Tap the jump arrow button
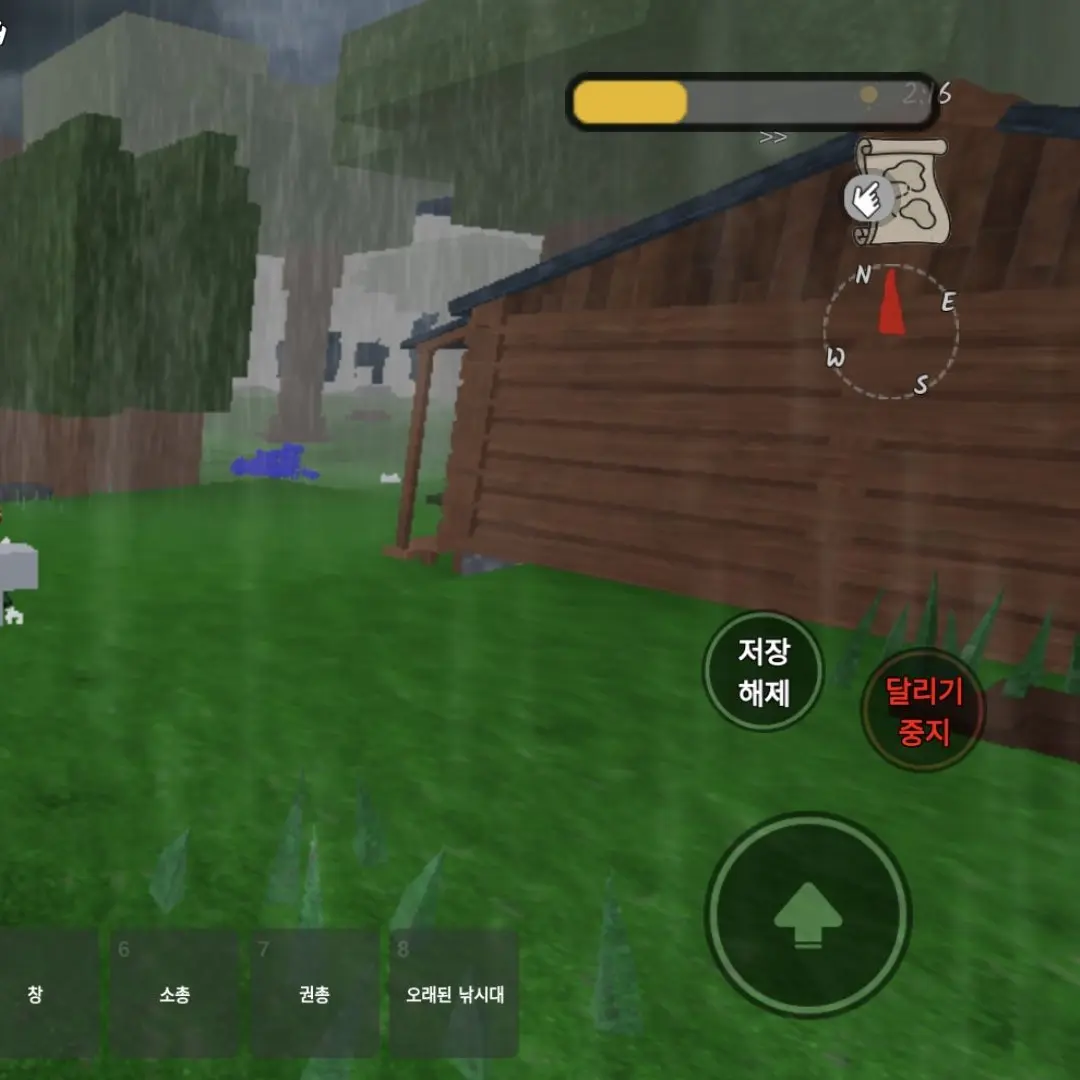Image resolution: width=1080 pixels, height=1080 pixels. tap(808, 914)
